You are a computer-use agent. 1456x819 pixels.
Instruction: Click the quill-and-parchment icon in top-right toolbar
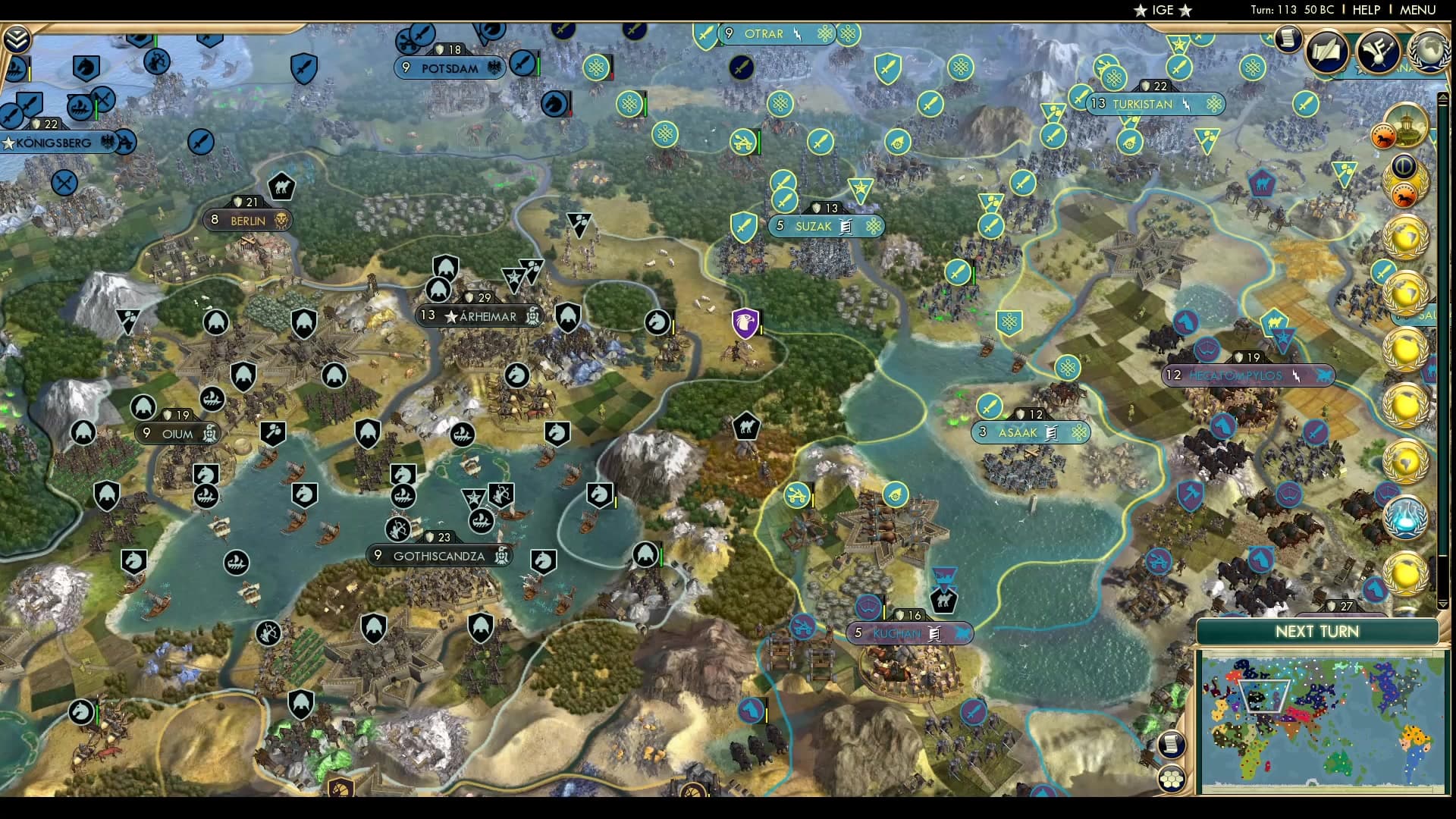point(1326,49)
